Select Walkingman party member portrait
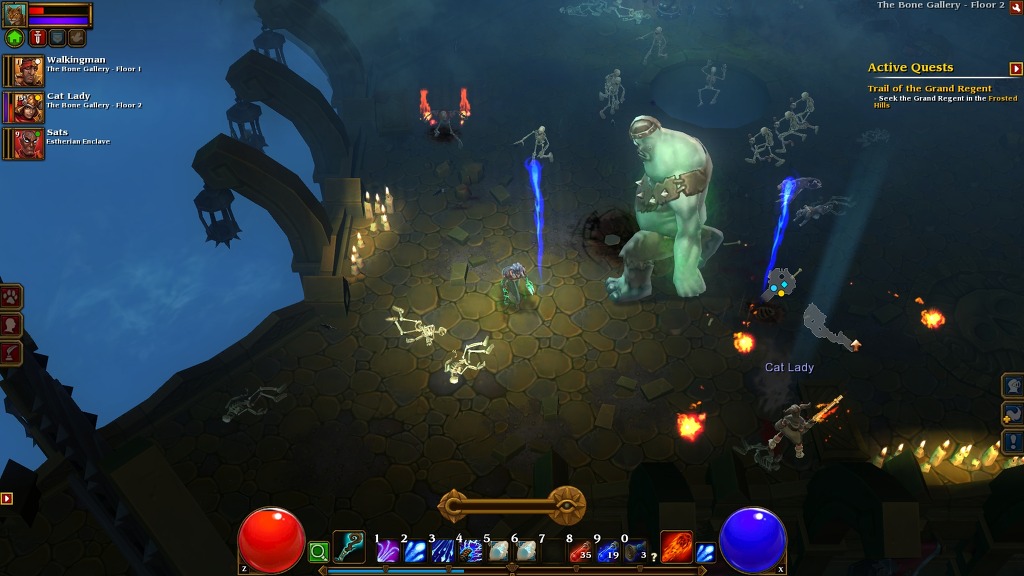This screenshot has height=576, width=1024. [28, 70]
